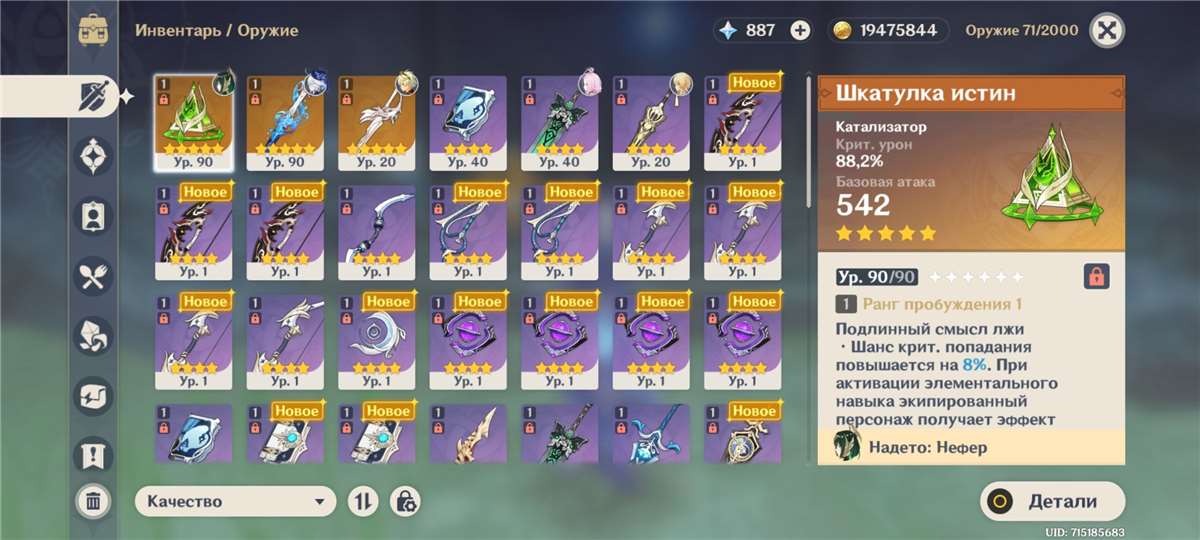Screen dimensions: 1200x540
Task: Open the Детали weapon details
Action: point(1051,502)
